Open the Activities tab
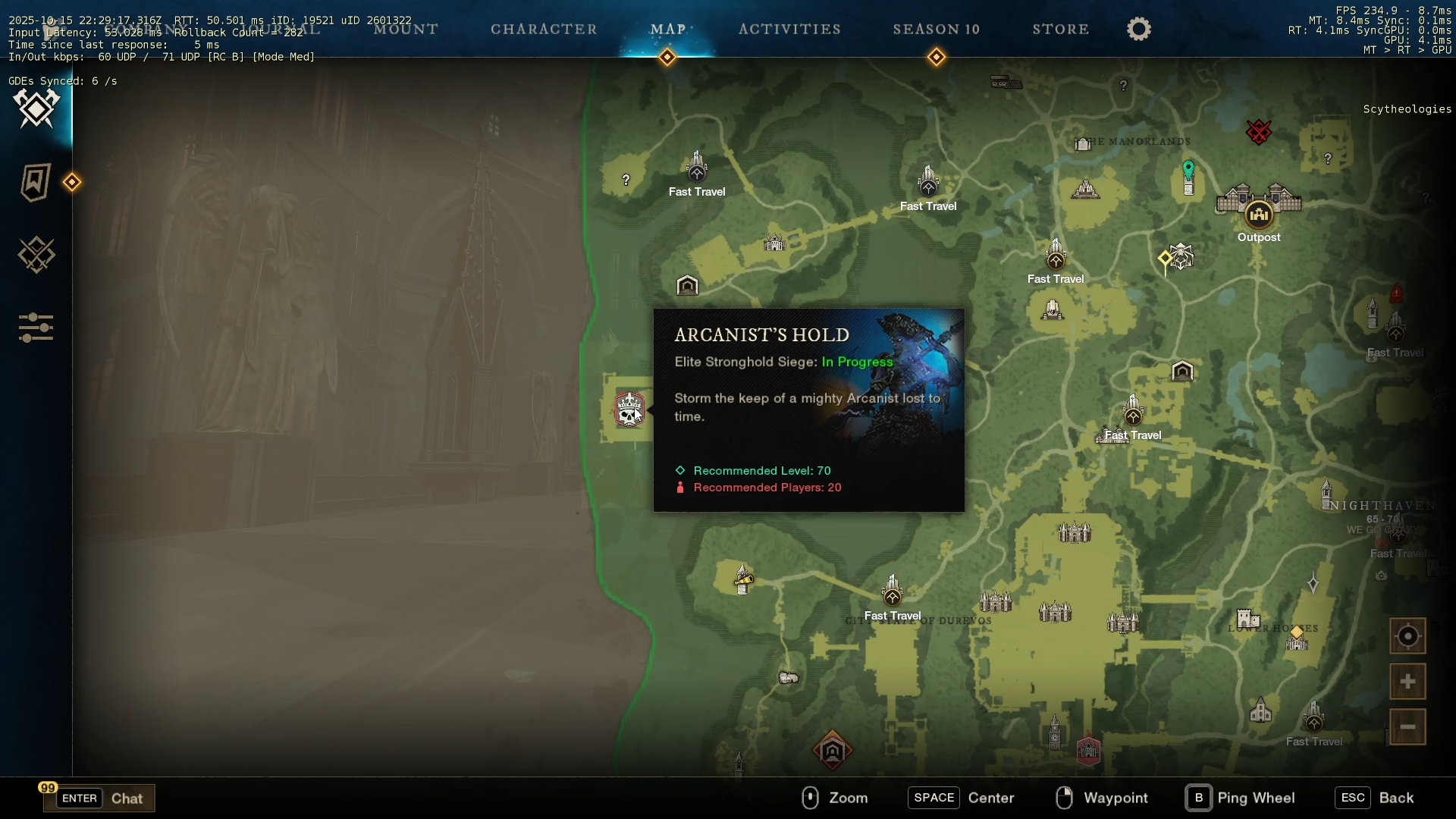1456x819 pixels. 789,30
